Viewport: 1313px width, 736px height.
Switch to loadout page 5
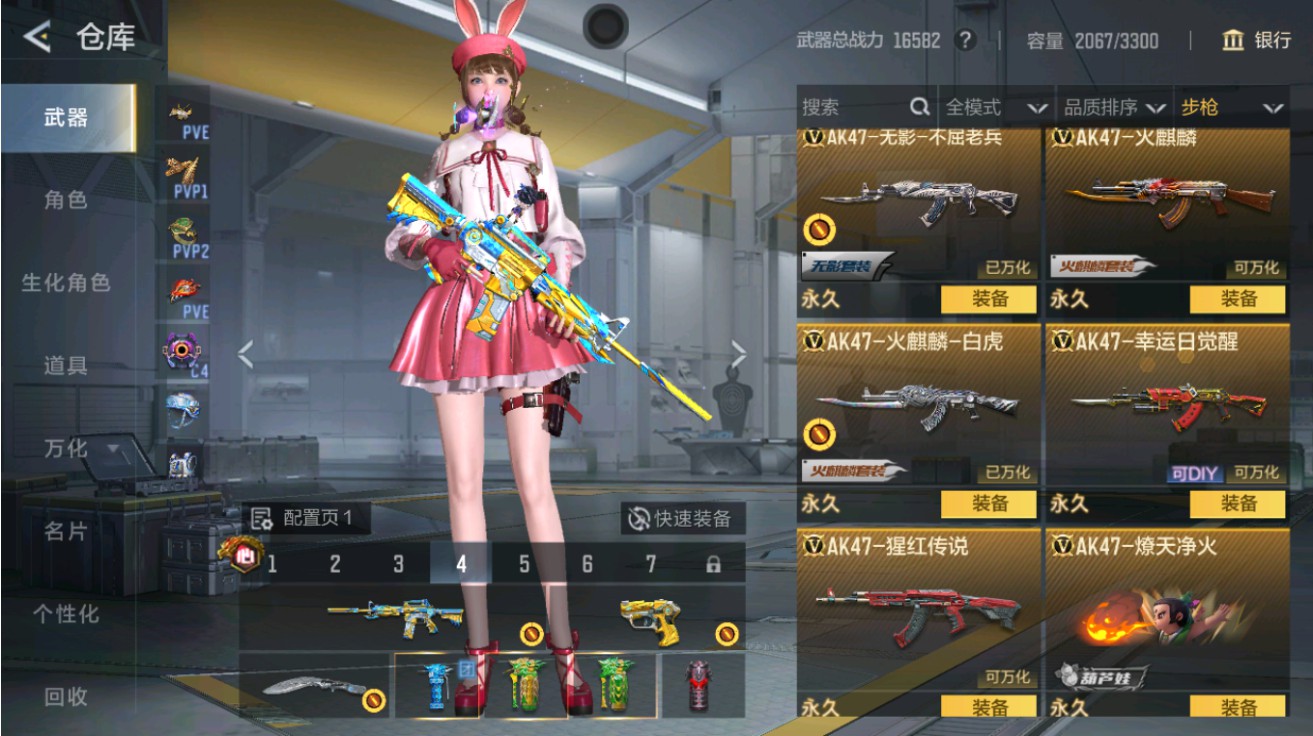[x=522, y=564]
